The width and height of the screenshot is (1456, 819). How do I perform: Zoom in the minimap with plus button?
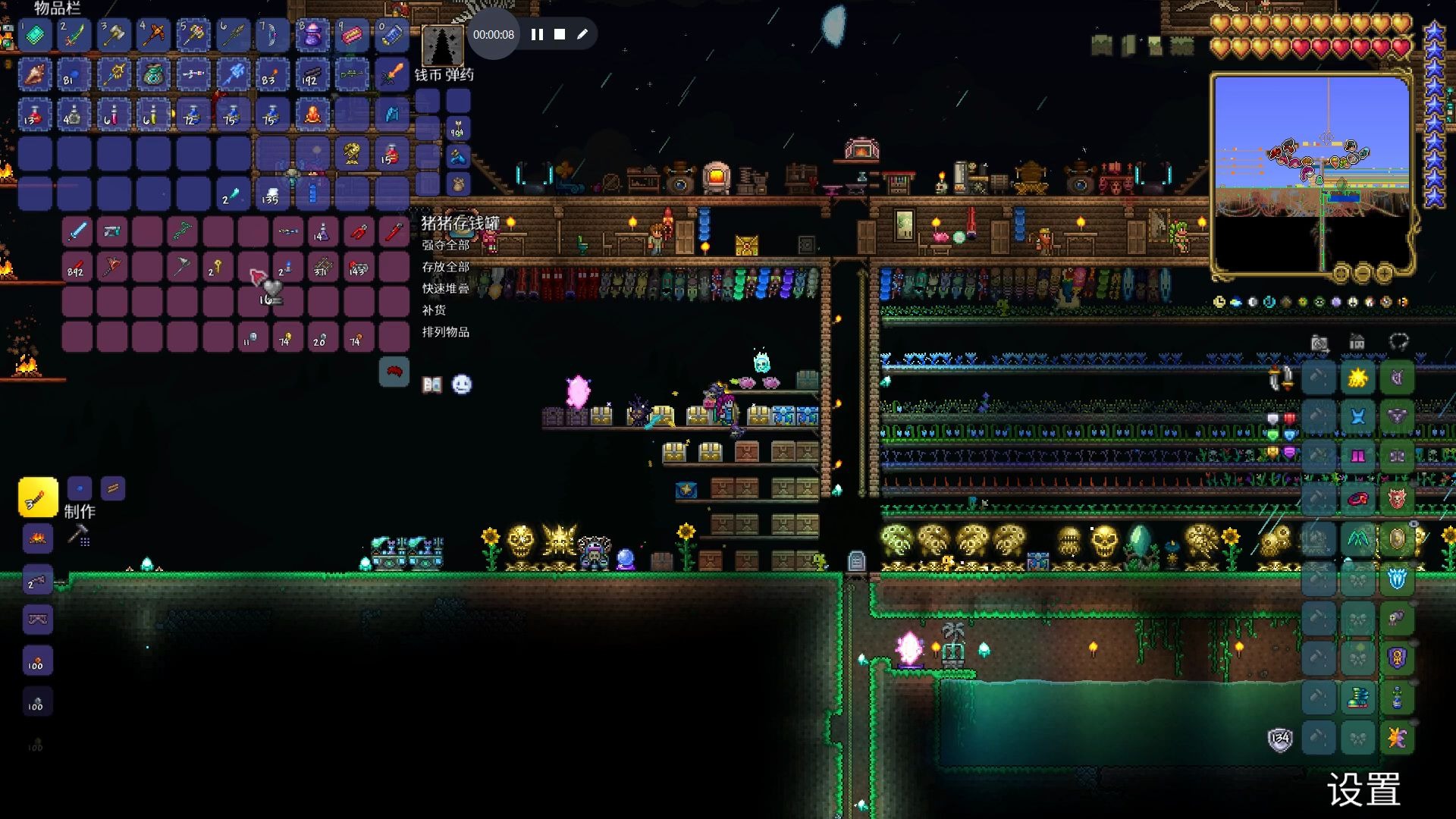coord(1385,272)
